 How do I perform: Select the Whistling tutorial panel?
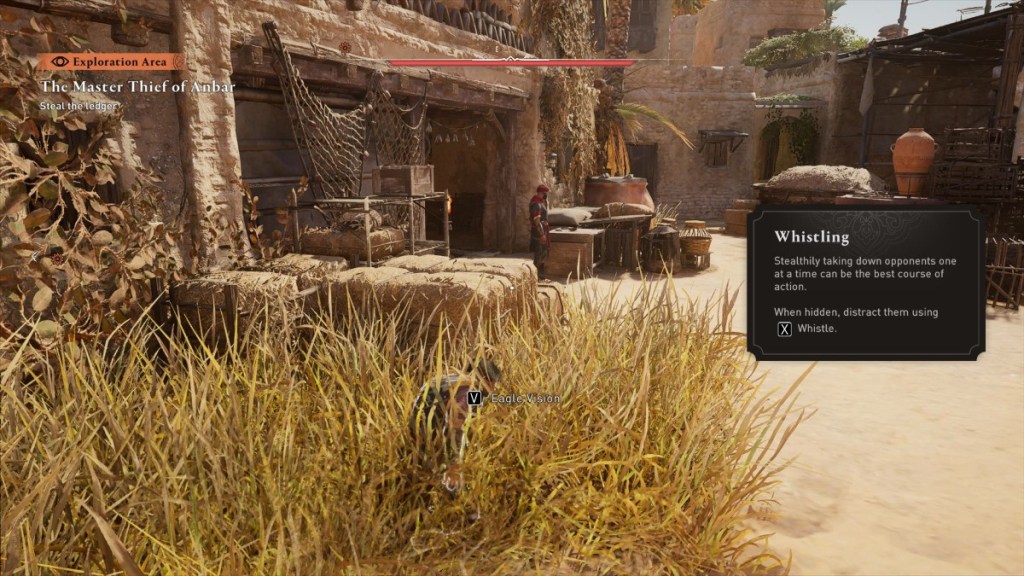(x=866, y=283)
